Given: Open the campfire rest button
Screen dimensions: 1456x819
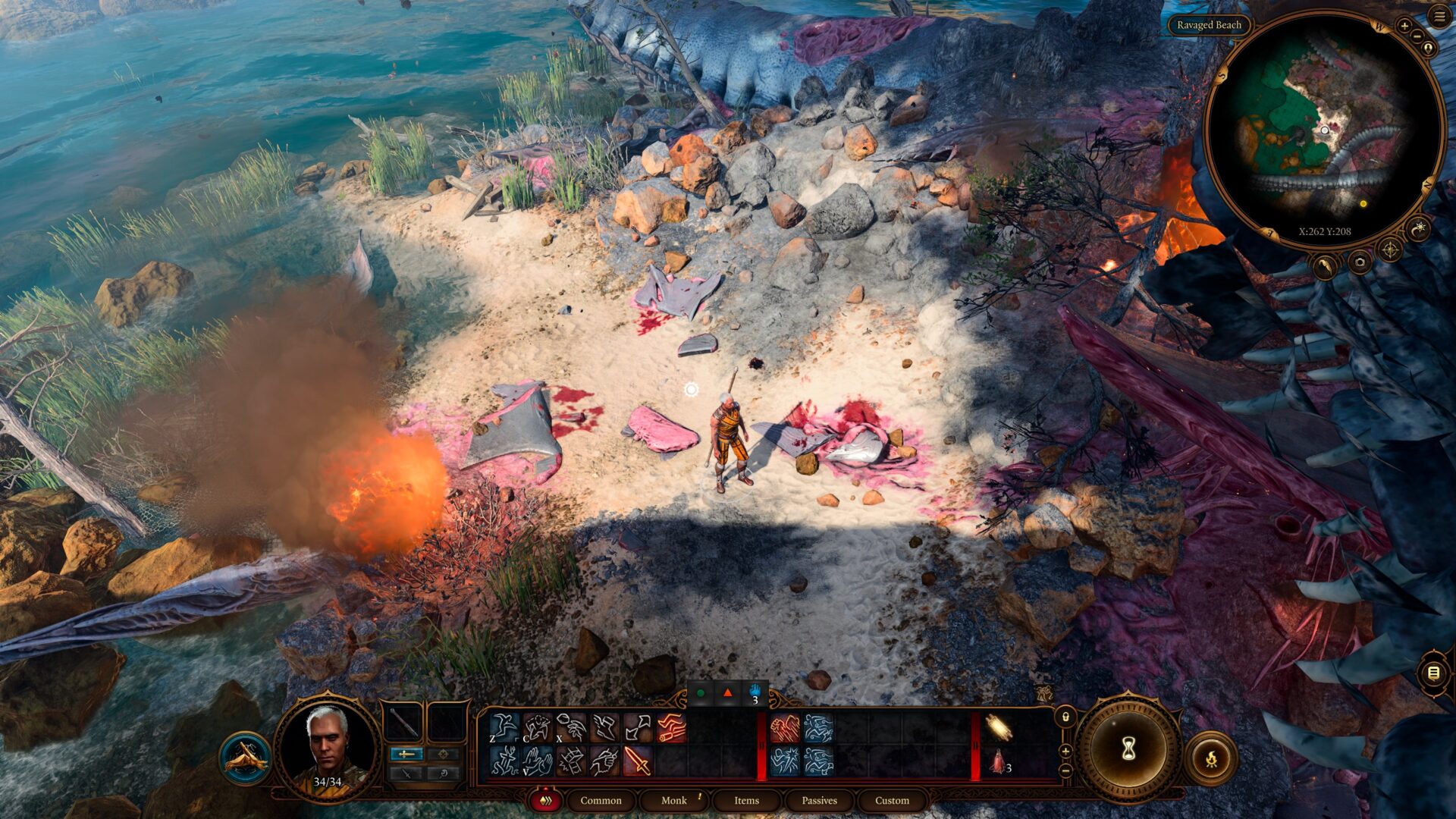Looking at the screenshot, I should (1211, 758).
